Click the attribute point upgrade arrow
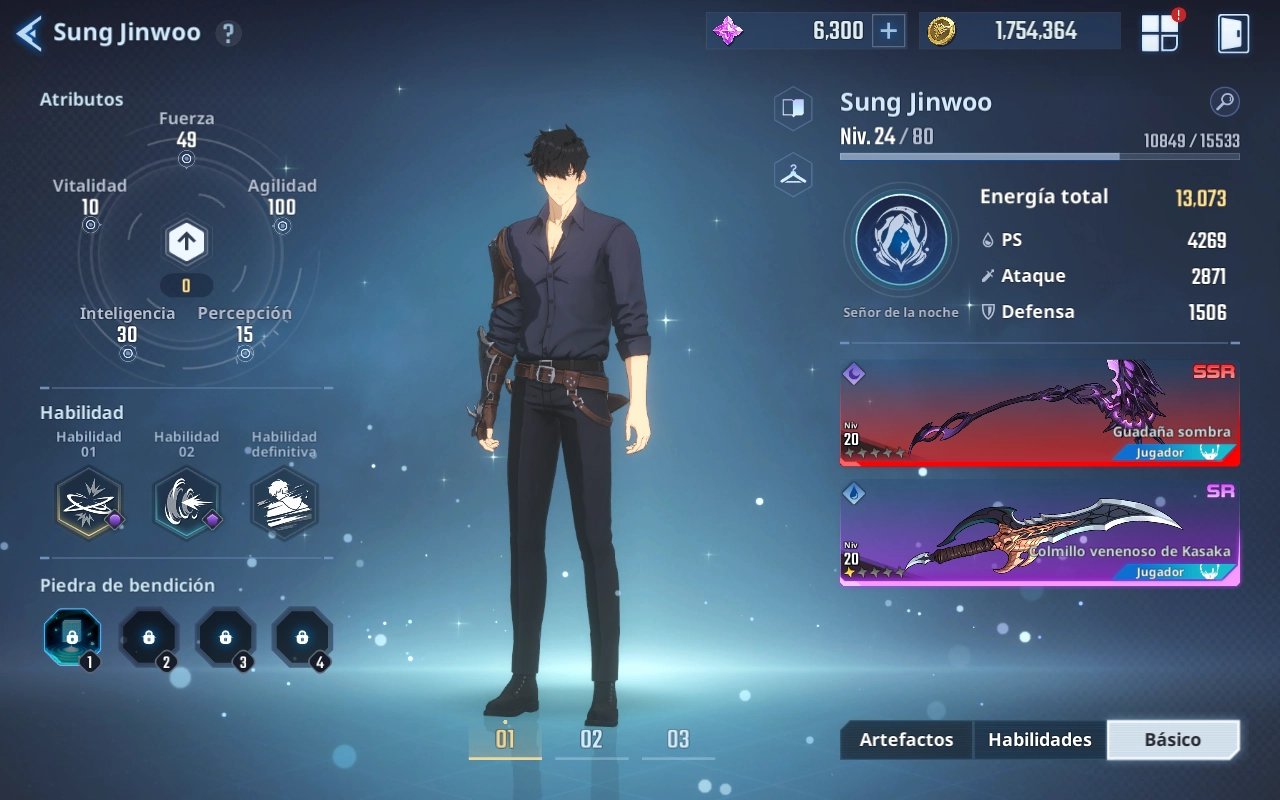The image size is (1280, 800). (186, 241)
